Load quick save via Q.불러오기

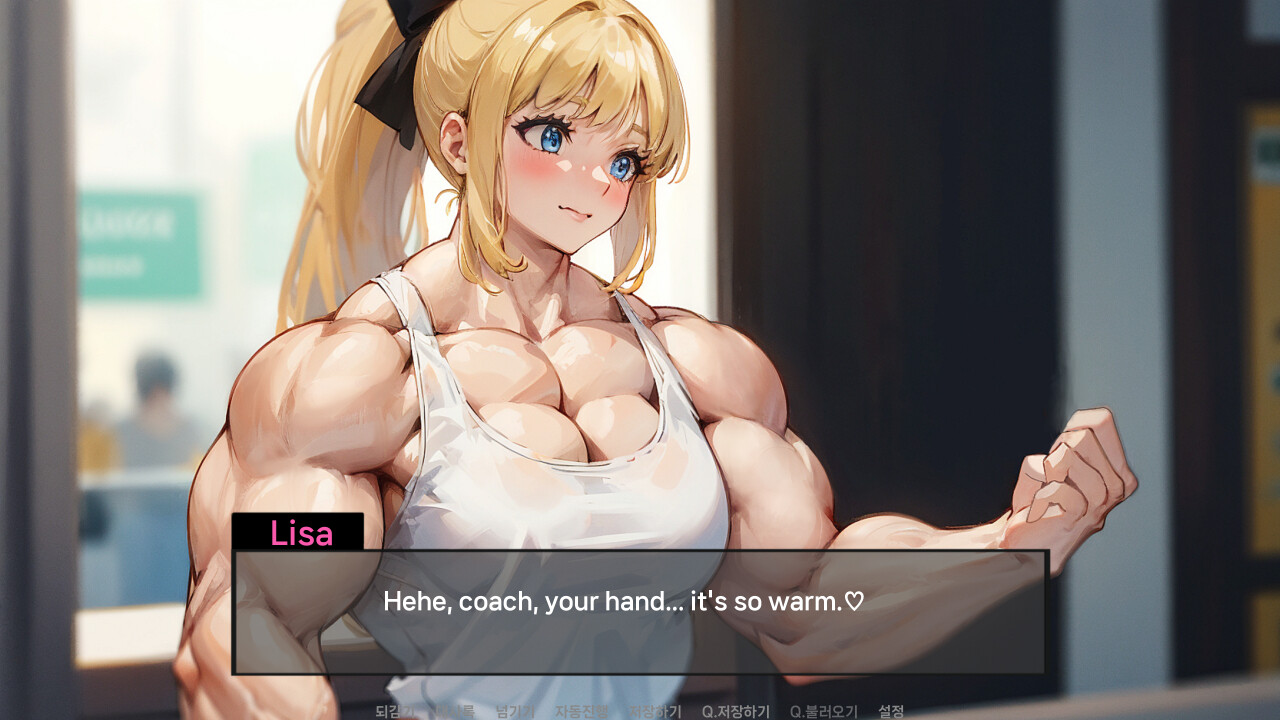(x=825, y=708)
